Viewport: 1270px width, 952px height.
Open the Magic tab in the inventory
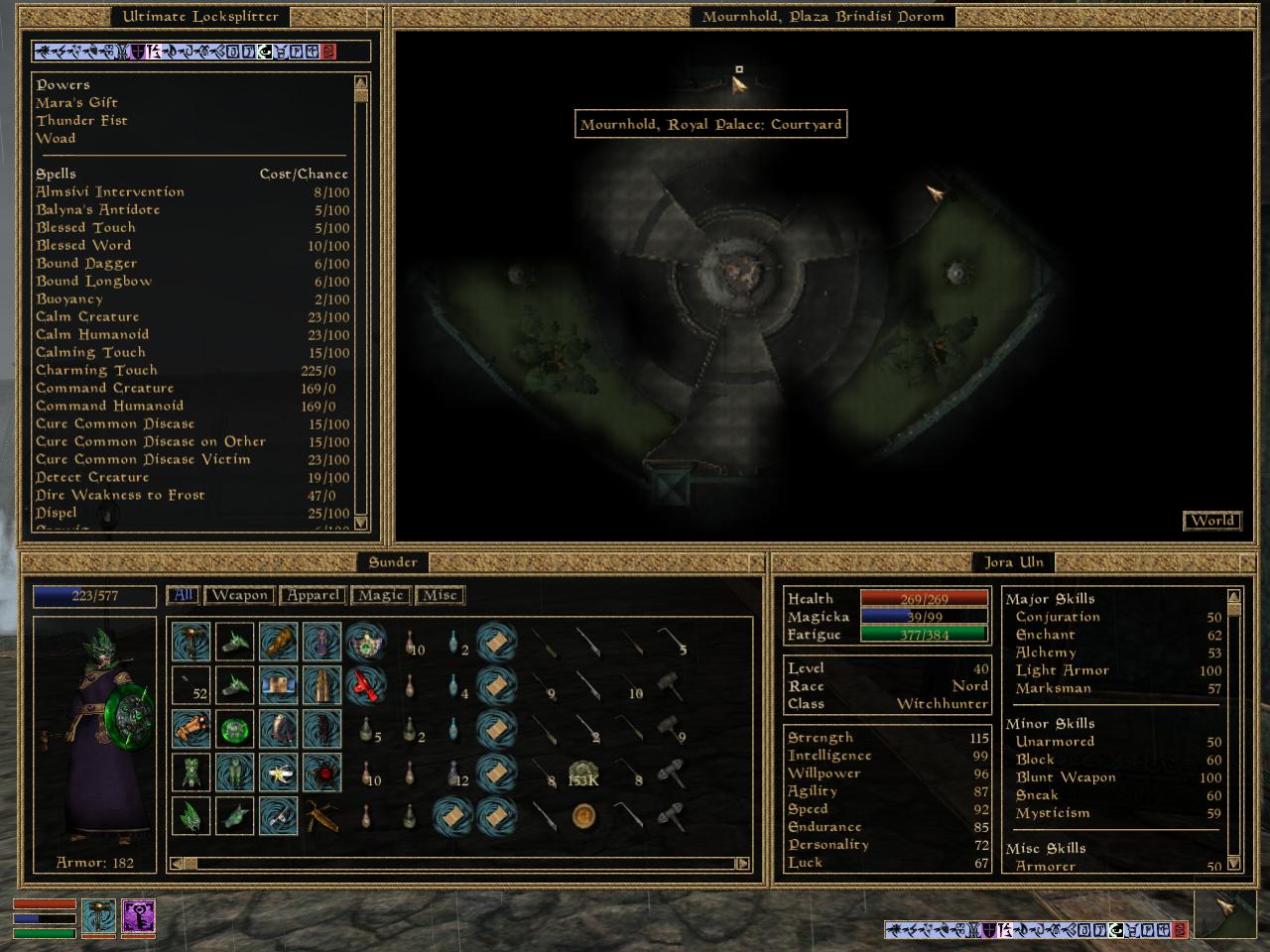(x=380, y=595)
